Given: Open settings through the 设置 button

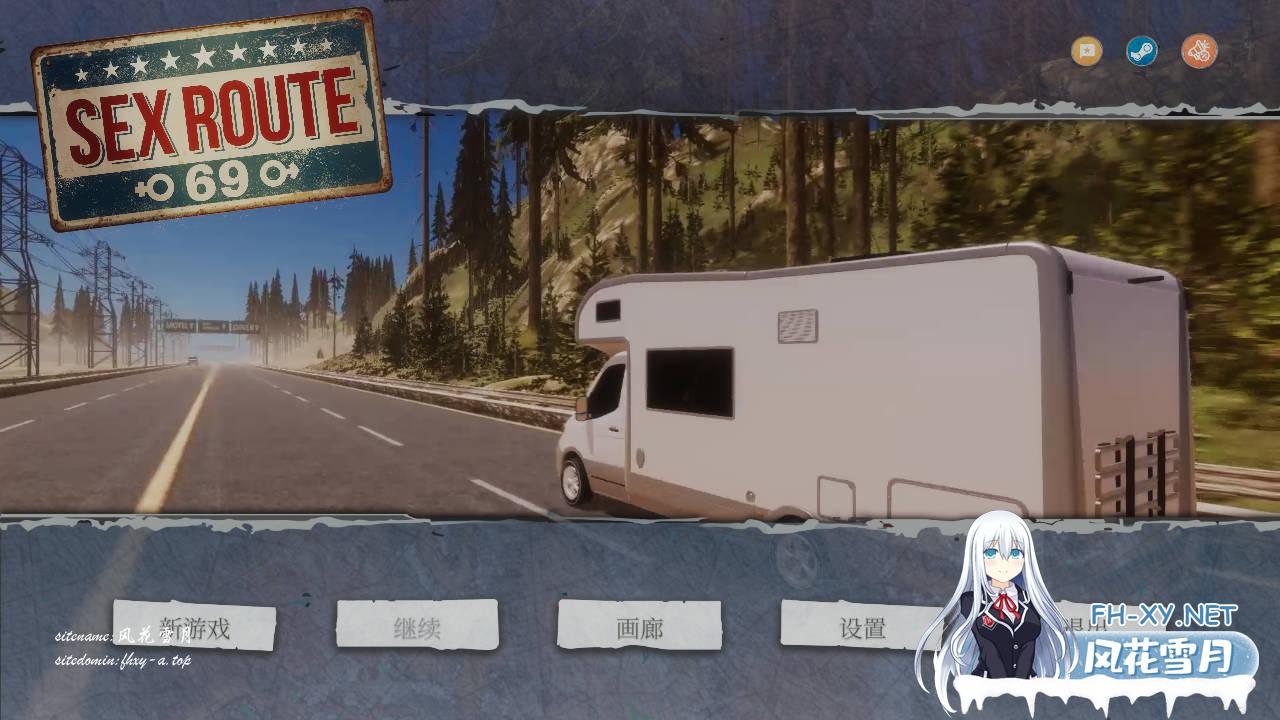Looking at the screenshot, I should [862, 624].
